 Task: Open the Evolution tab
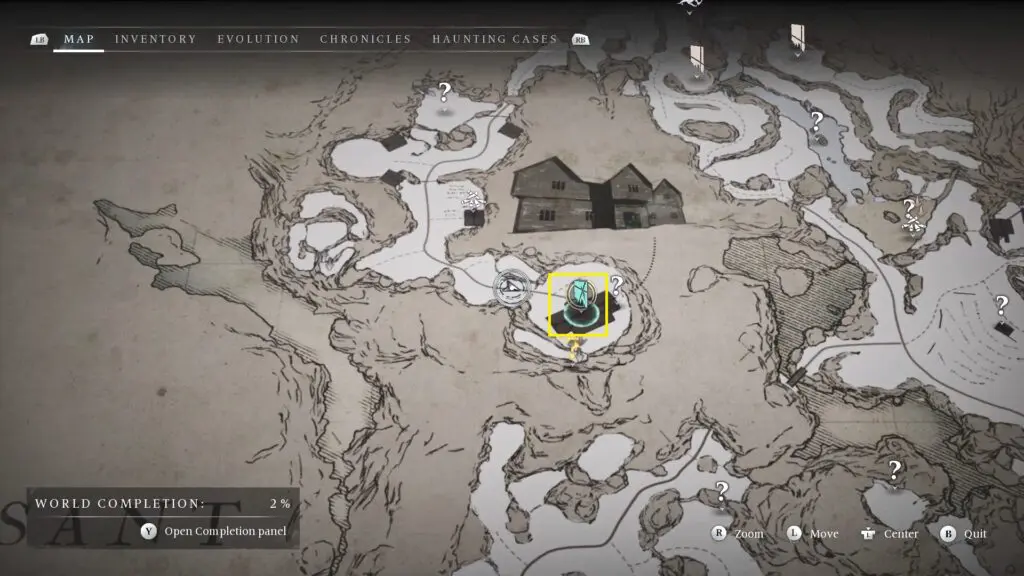click(x=258, y=39)
